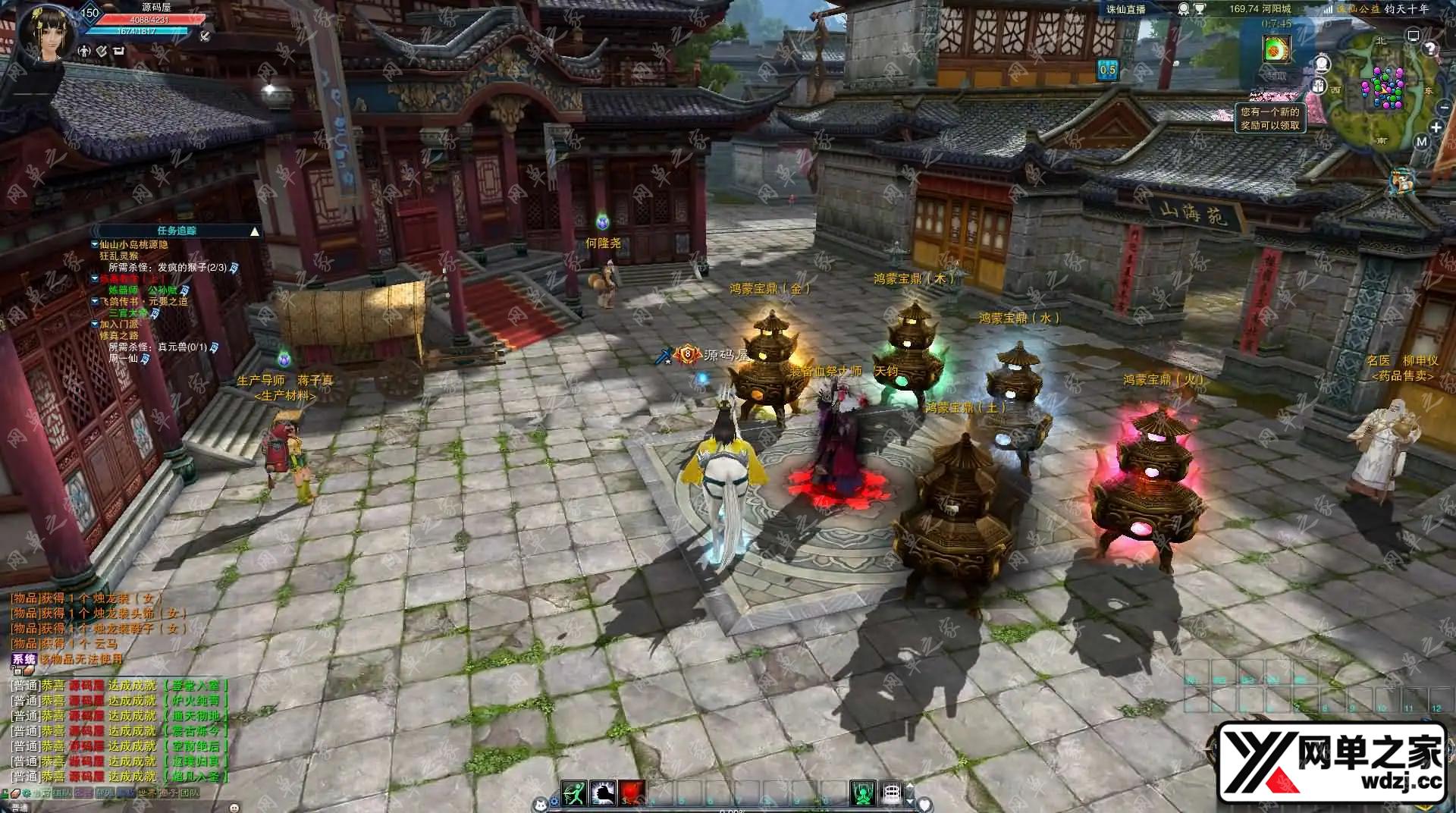Click the 周一仙 quest NPC link
Image resolution: width=1456 pixels, height=813 pixels.
click(x=124, y=358)
